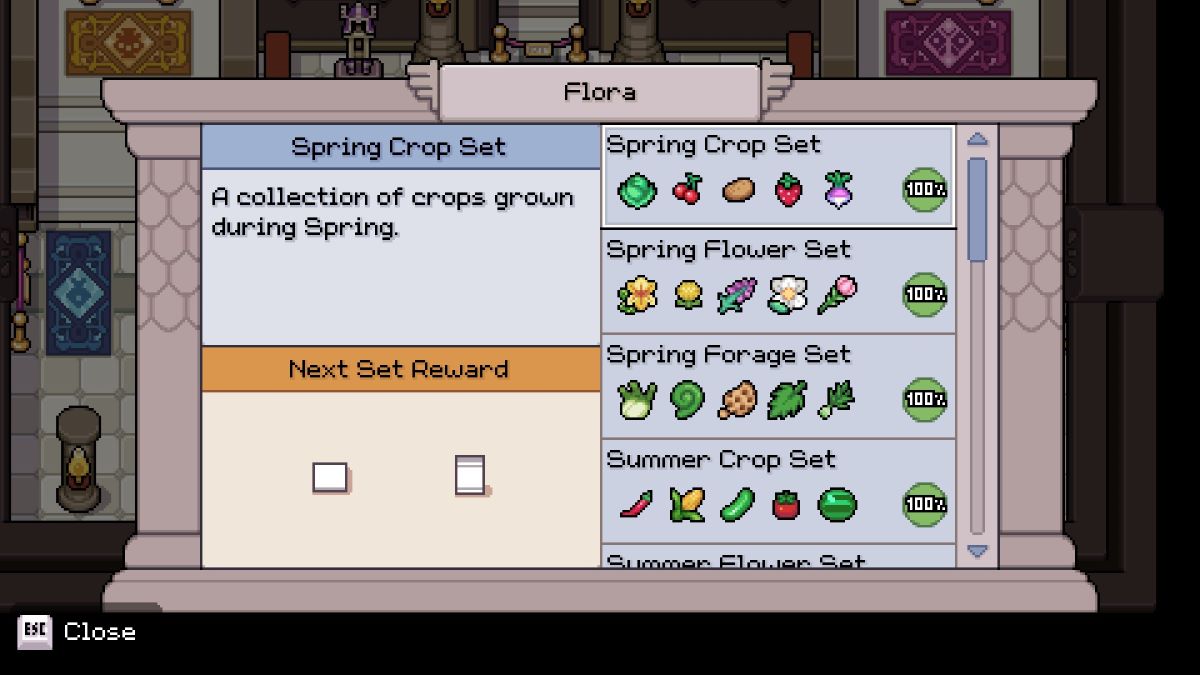Select the potato crop icon
Image resolution: width=1200 pixels, height=675 pixels.
(x=738, y=189)
